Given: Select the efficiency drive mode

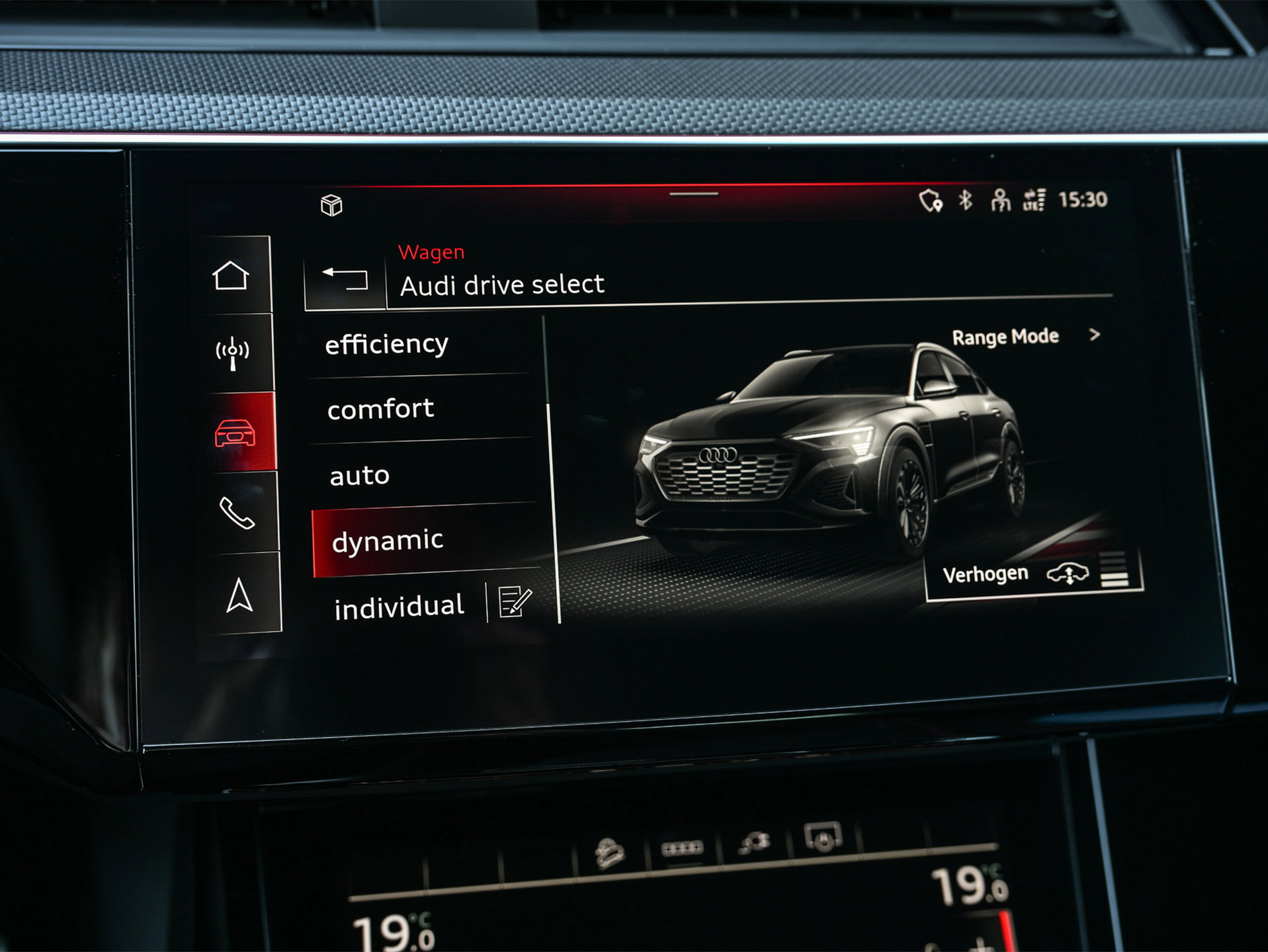Looking at the screenshot, I should 387,343.
